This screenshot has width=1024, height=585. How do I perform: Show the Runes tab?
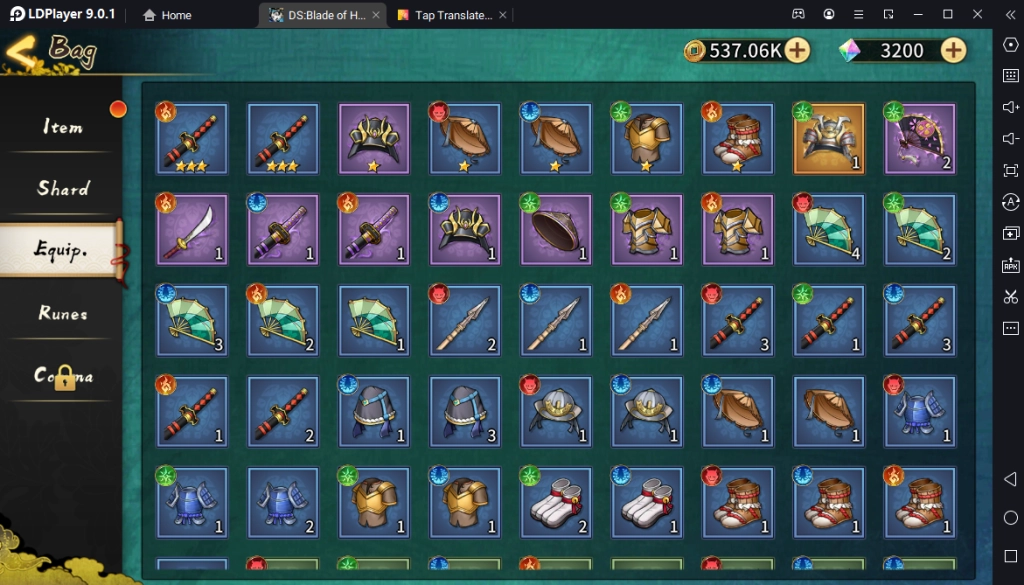pyautogui.click(x=63, y=313)
